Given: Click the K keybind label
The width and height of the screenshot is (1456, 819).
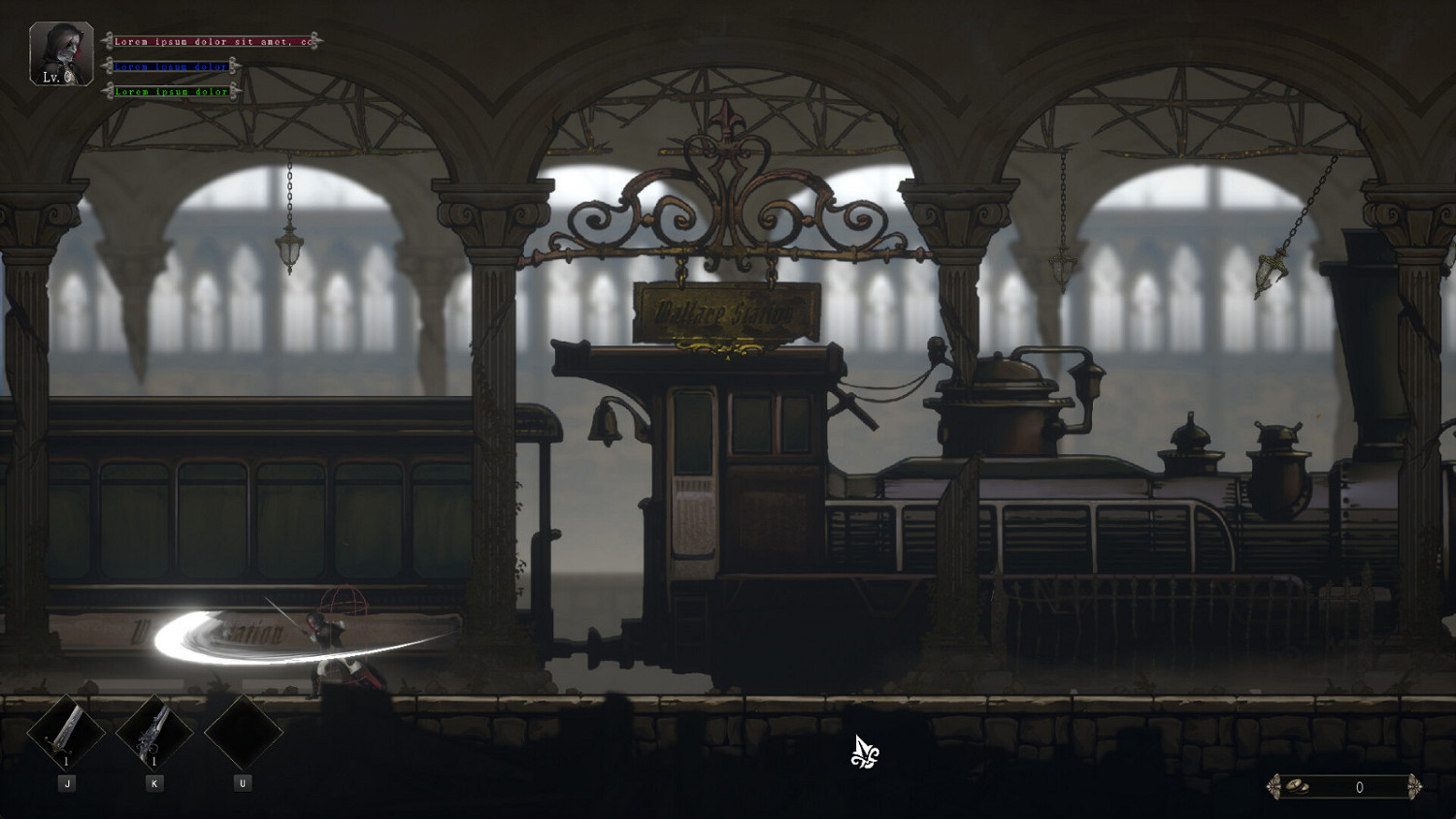Looking at the screenshot, I should (x=152, y=783).
